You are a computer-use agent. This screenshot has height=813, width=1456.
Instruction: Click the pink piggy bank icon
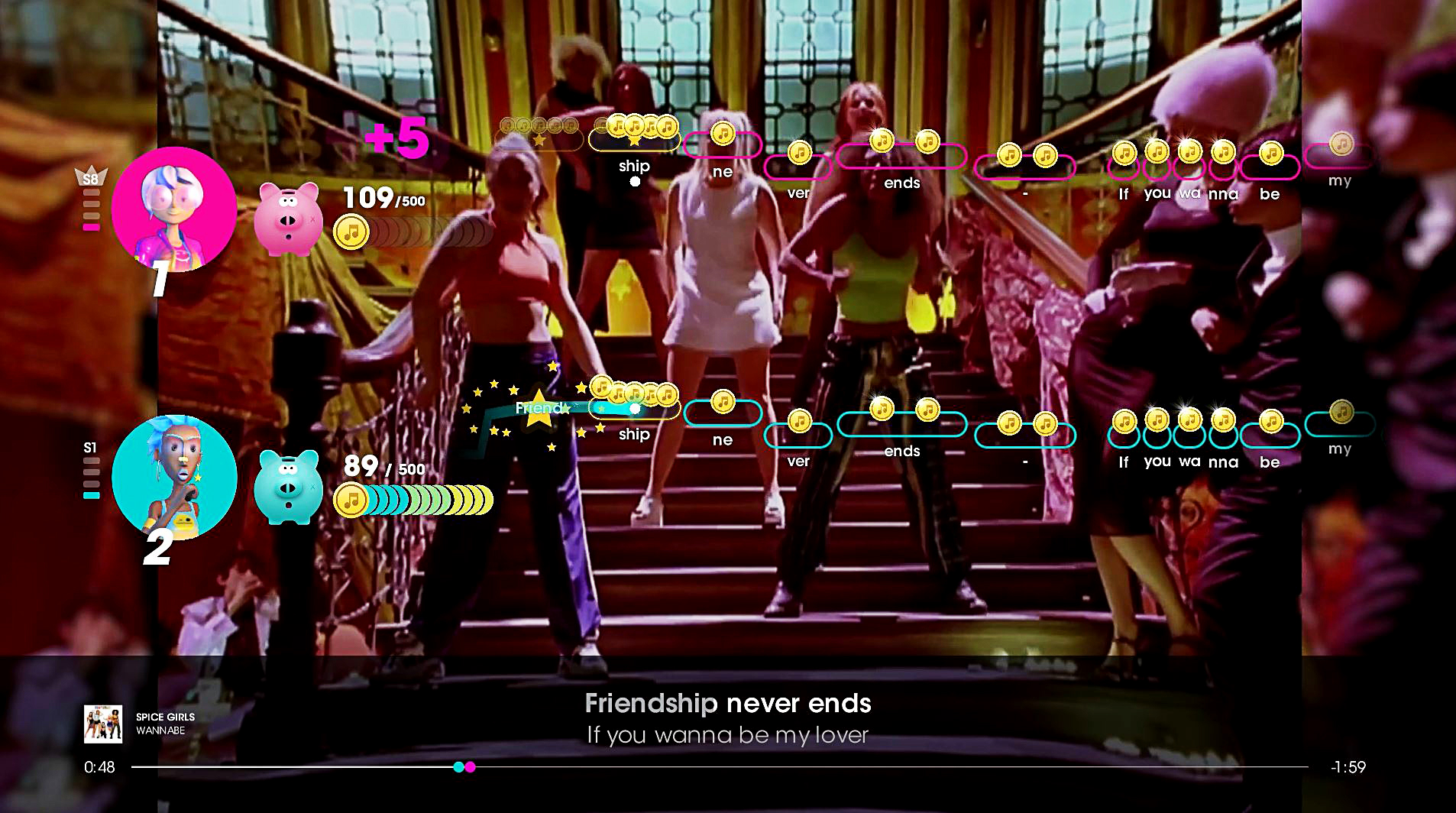287,219
